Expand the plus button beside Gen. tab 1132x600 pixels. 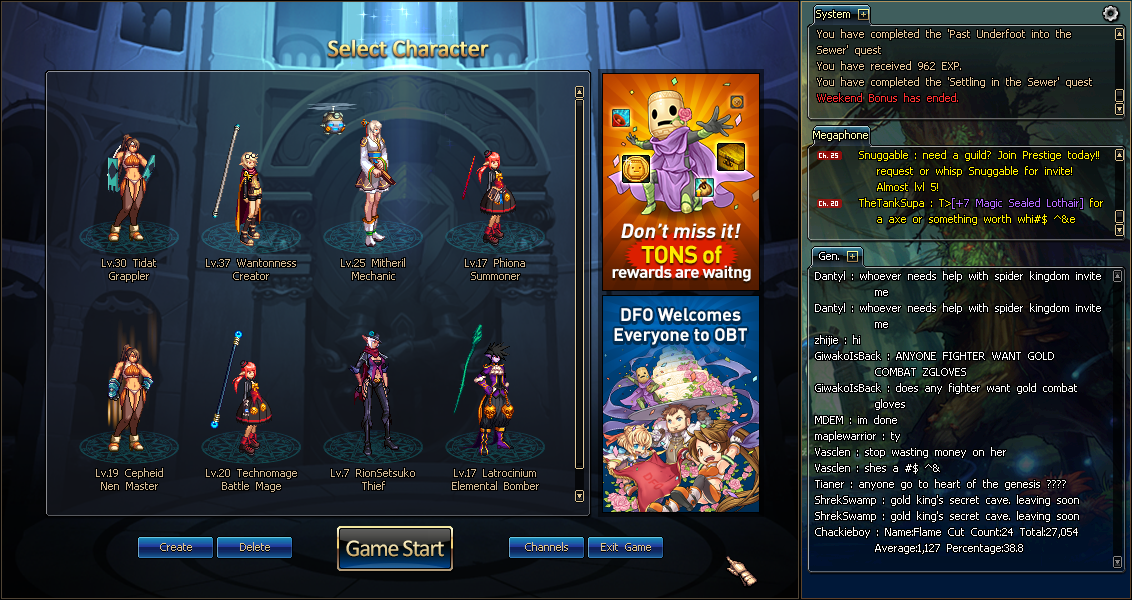coord(852,256)
